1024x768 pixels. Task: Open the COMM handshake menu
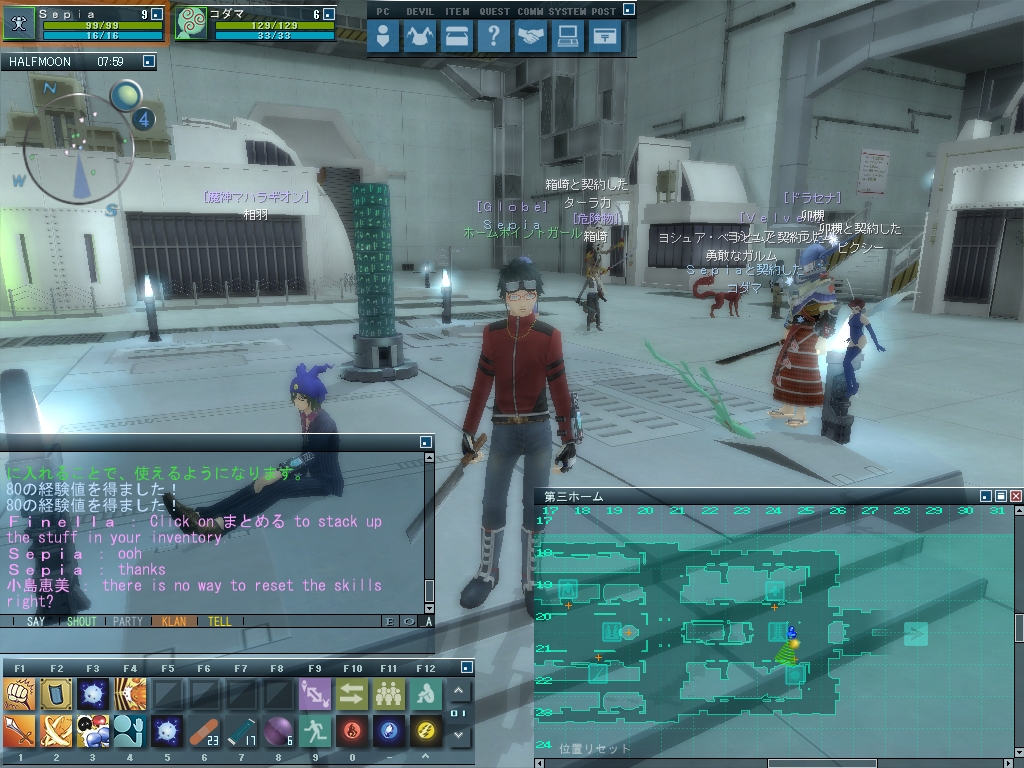531,37
